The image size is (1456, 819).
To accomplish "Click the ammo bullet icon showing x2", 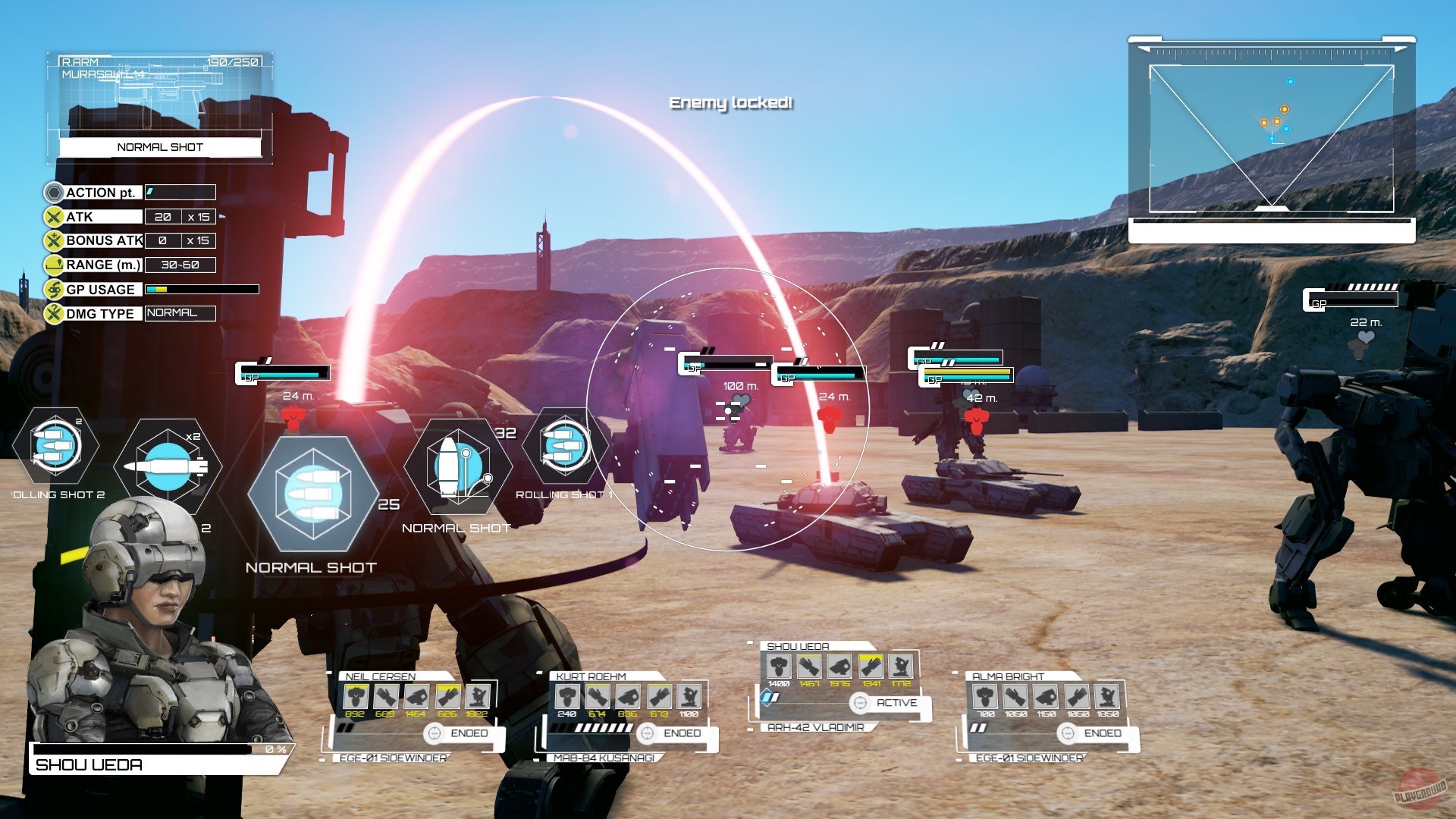I will [168, 465].
